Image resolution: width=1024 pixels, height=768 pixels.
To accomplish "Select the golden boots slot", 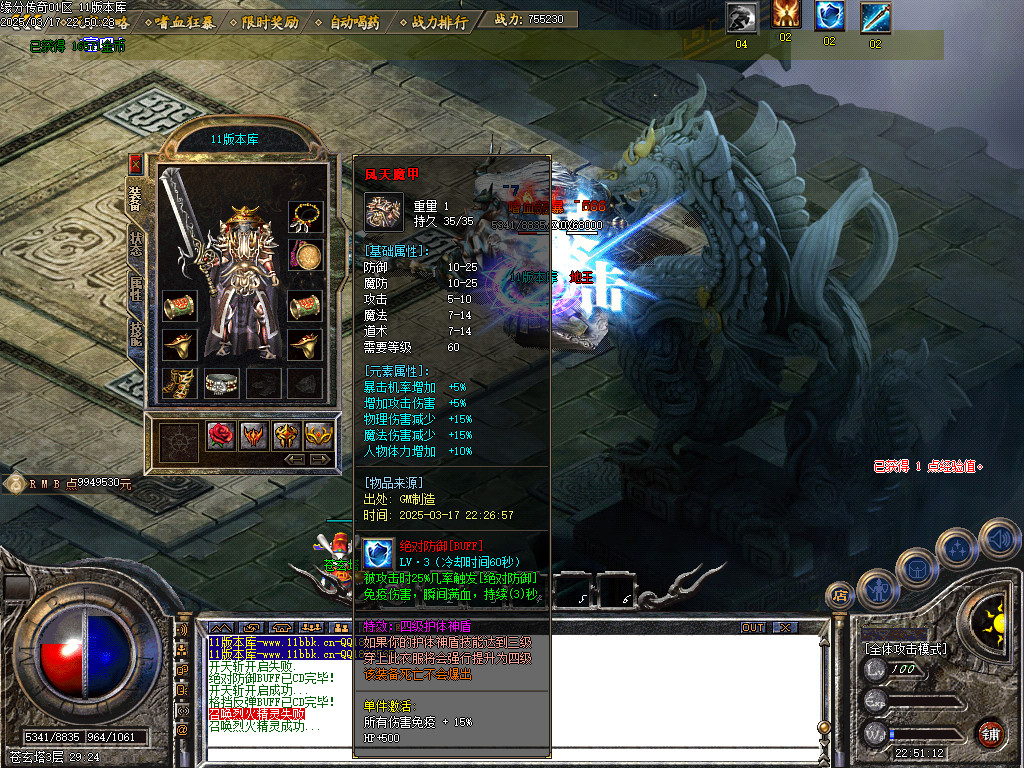I will point(181,383).
